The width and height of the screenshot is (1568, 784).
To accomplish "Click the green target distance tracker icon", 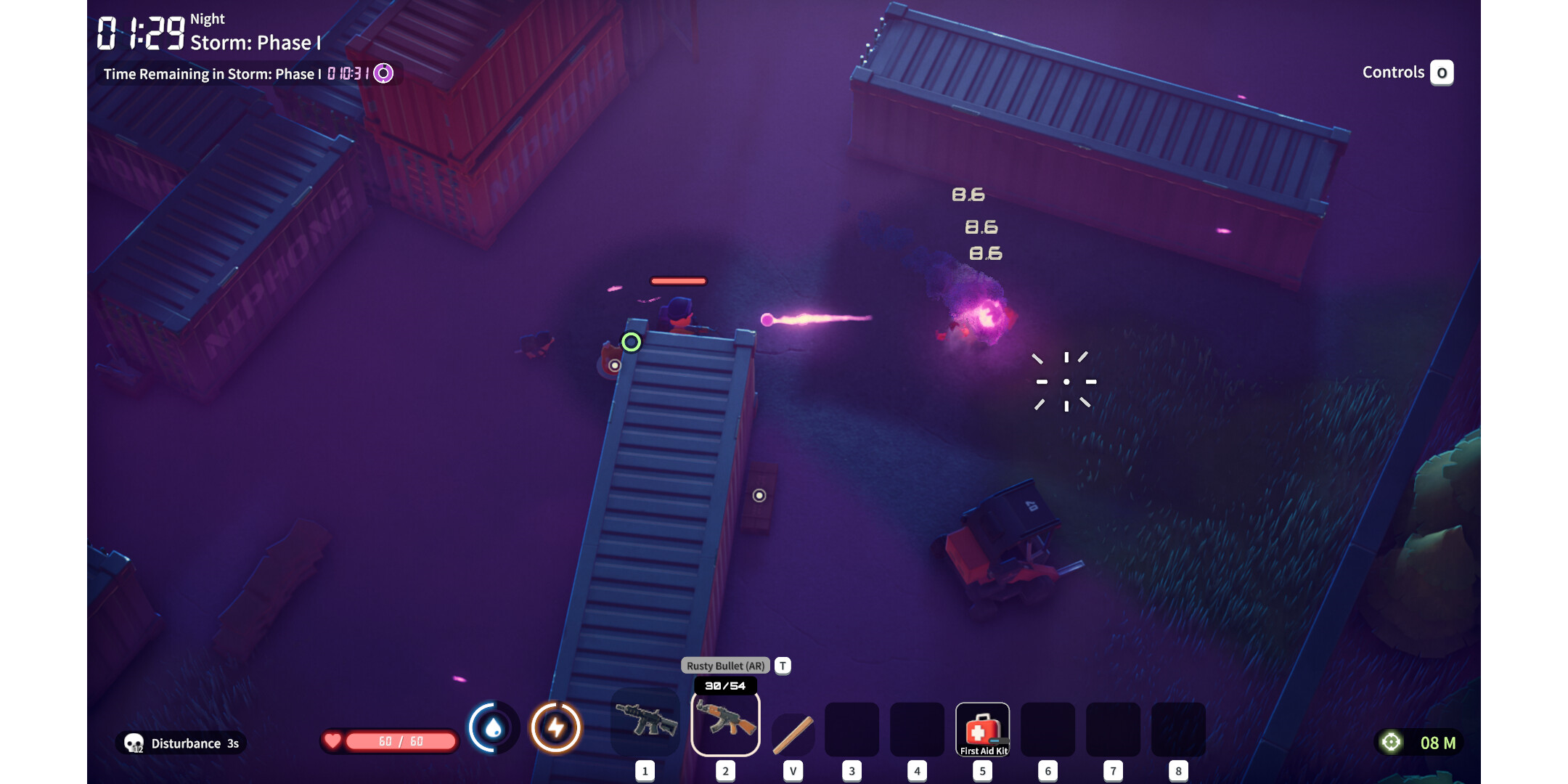I will point(1391,742).
